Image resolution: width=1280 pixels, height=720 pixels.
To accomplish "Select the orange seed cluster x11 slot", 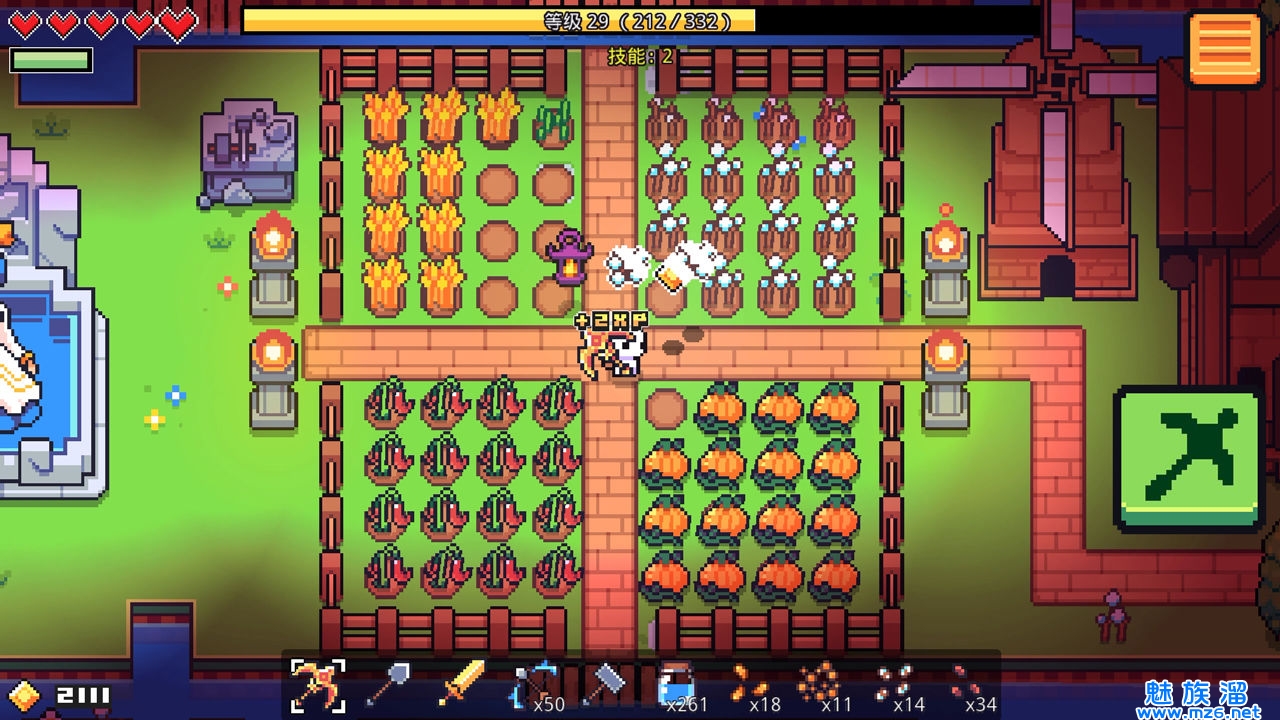I will pyautogui.click(x=817, y=684).
